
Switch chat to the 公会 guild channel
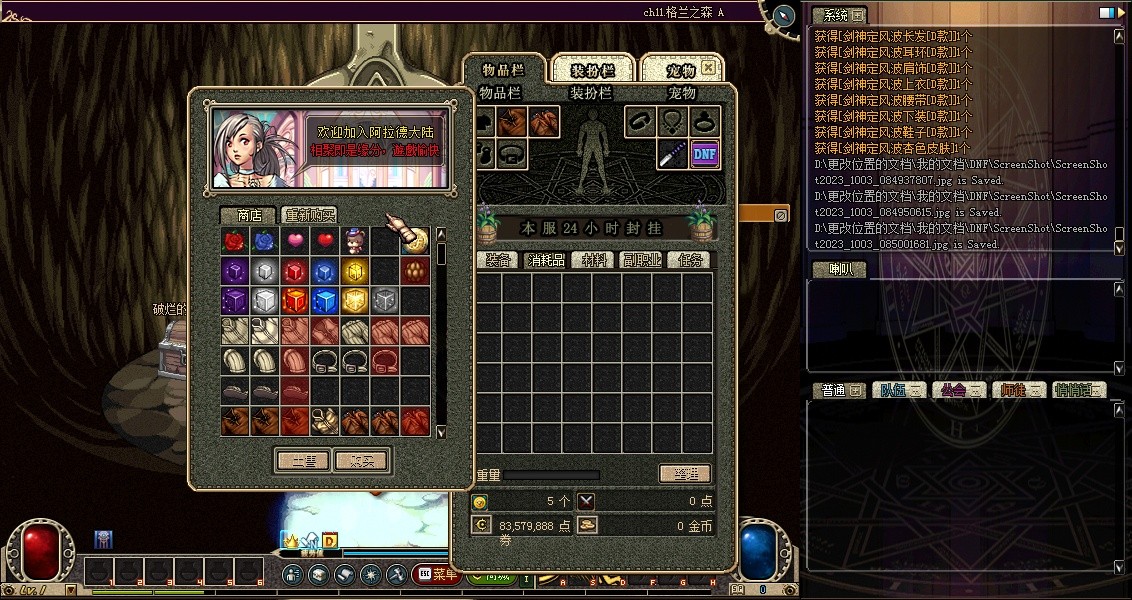(958, 390)
